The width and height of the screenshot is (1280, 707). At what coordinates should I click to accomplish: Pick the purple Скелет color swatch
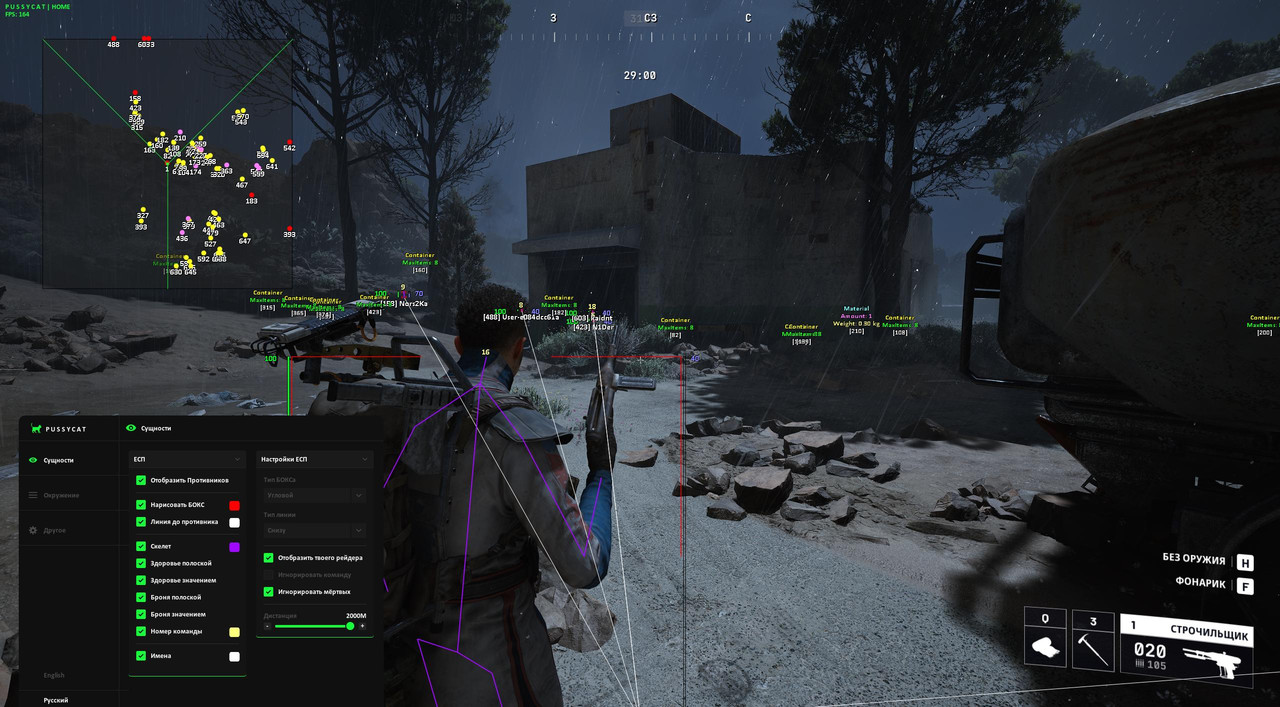[x=234, y=547]
